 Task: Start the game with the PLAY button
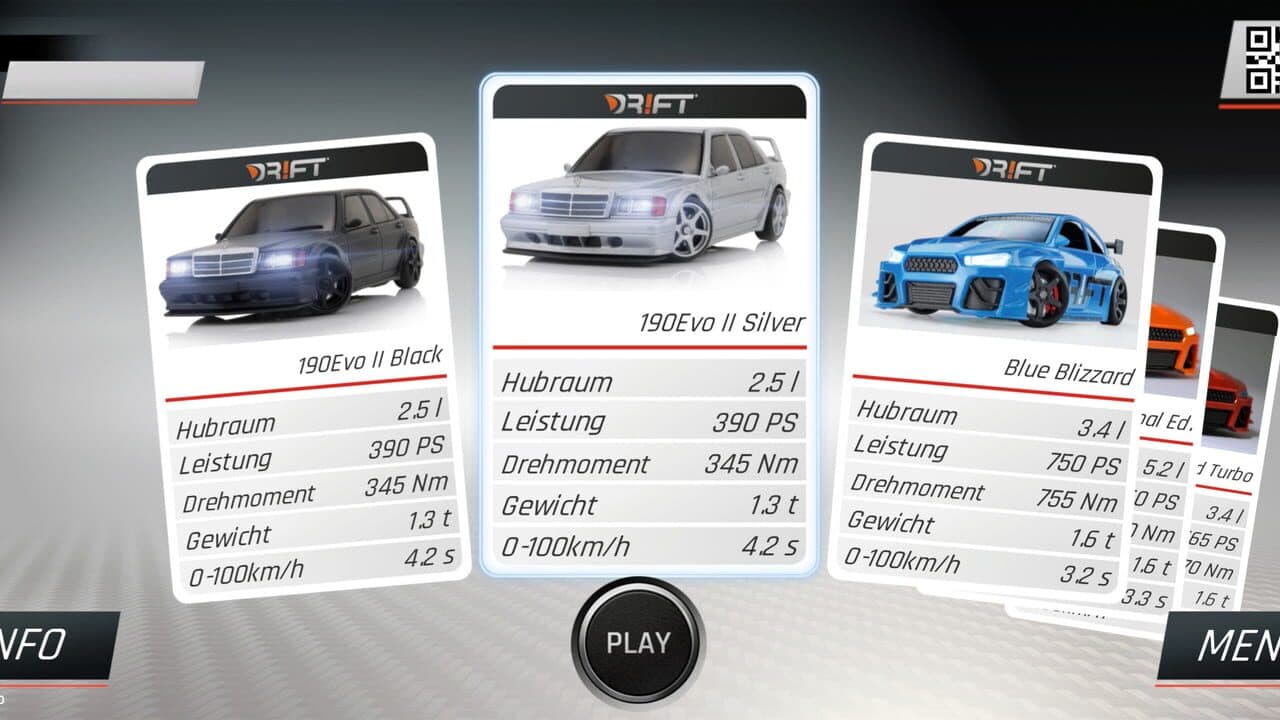click(x=638, y=641)
